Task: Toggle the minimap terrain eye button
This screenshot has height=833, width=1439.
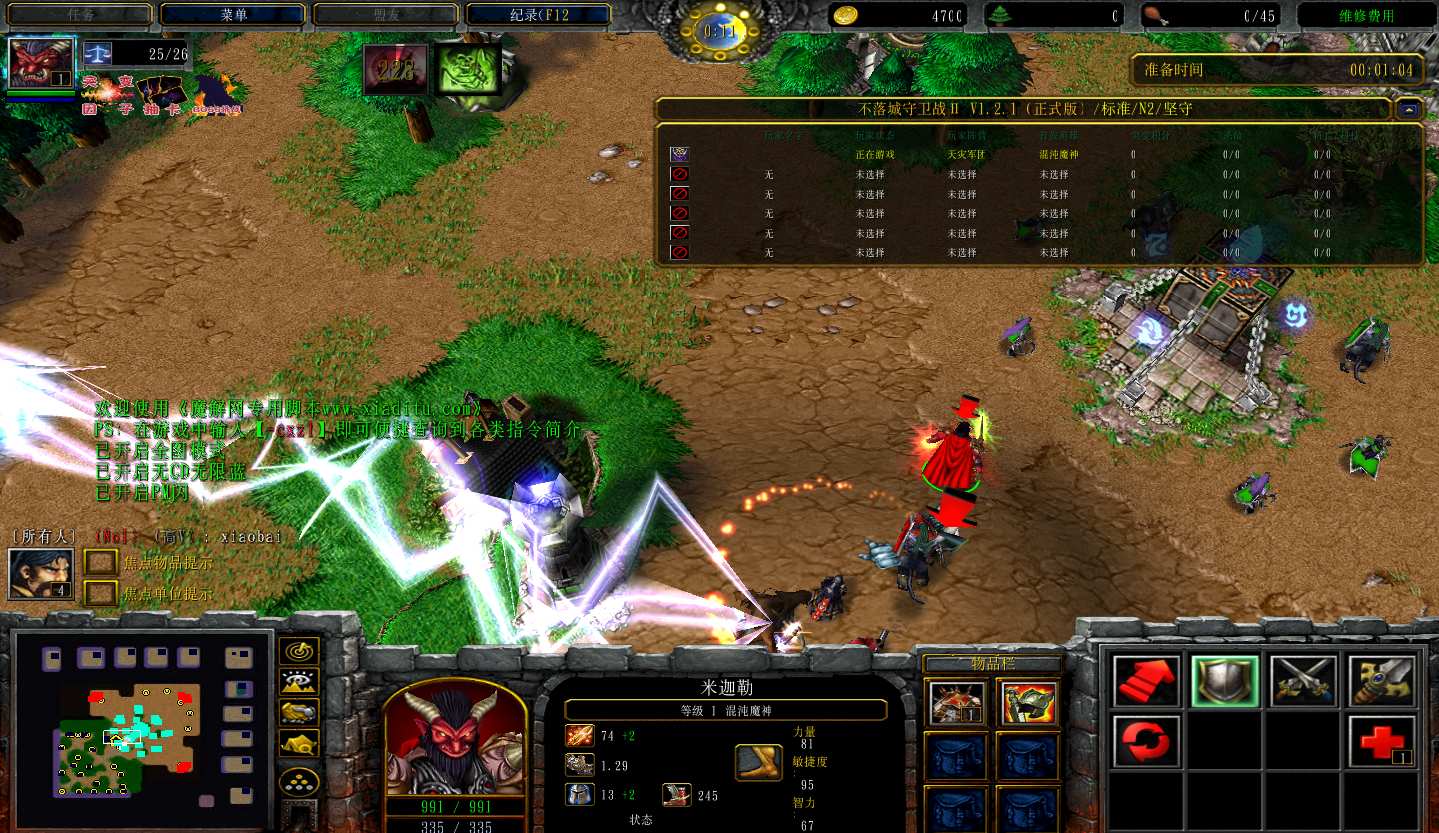Action: [x=298, y=682]
